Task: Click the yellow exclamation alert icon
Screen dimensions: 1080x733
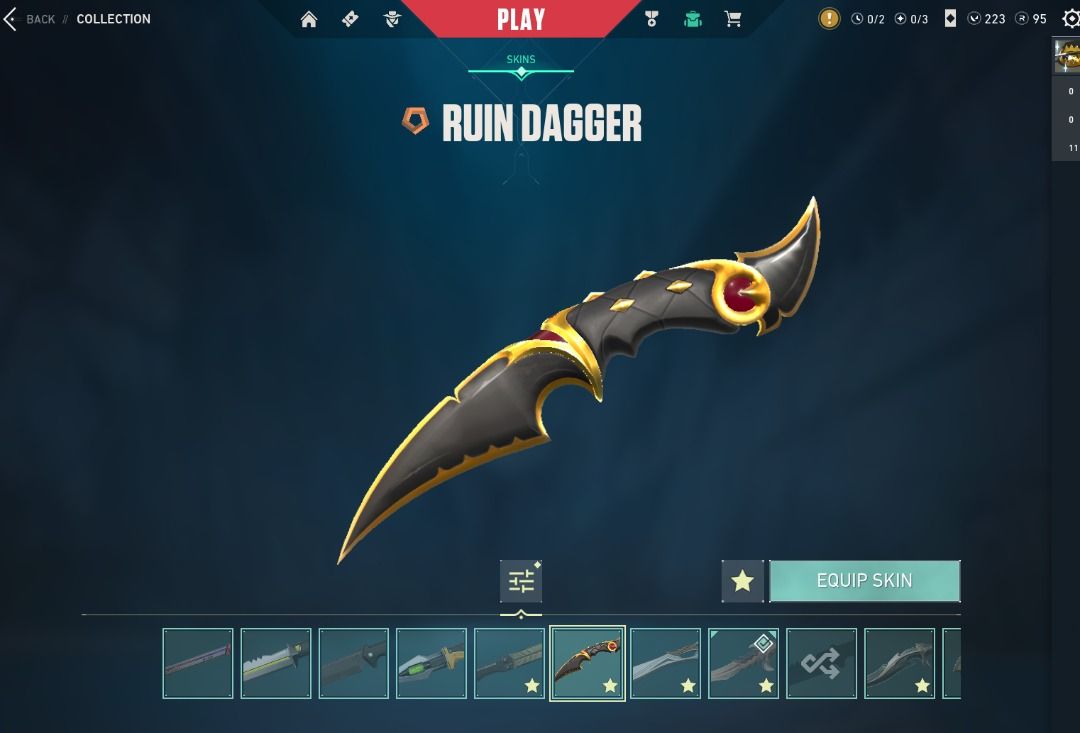Action: click(x=829, y=19)
